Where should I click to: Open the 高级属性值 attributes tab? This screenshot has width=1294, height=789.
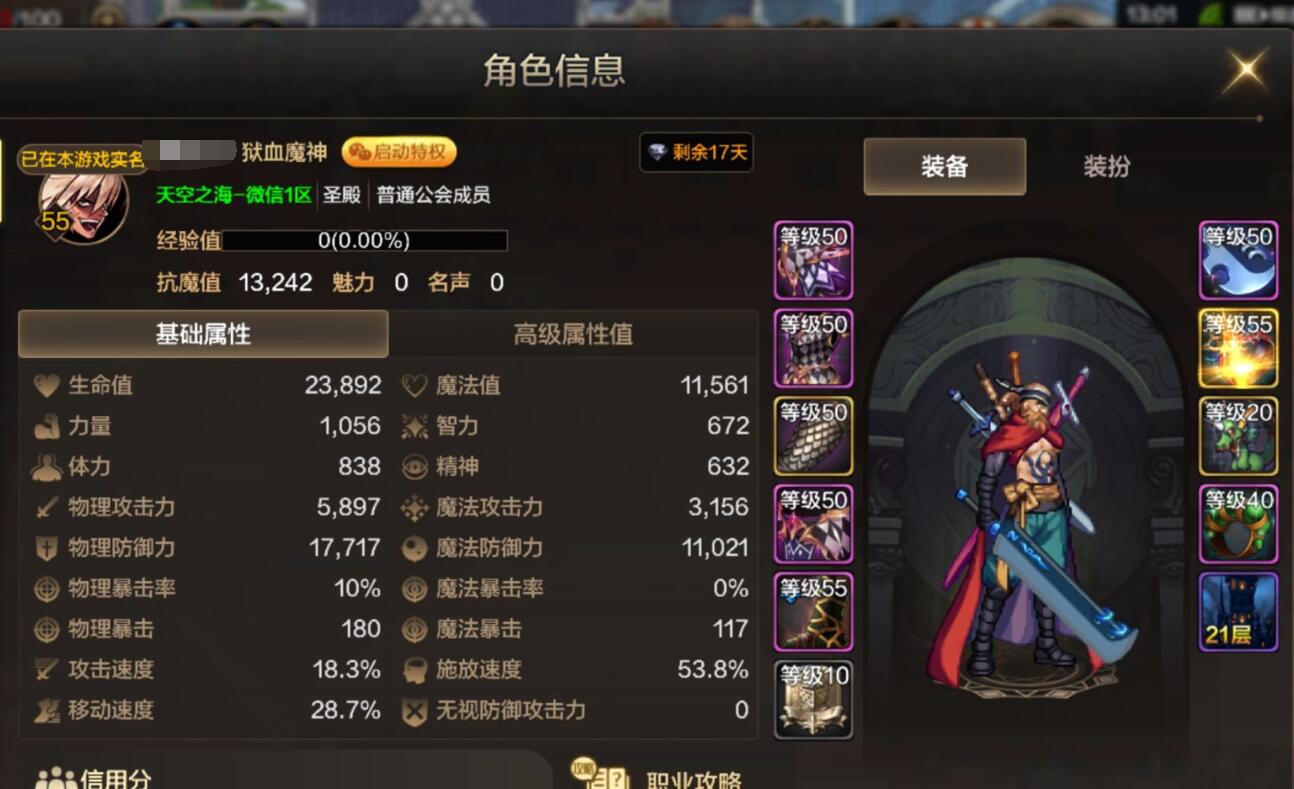[573, 334]
